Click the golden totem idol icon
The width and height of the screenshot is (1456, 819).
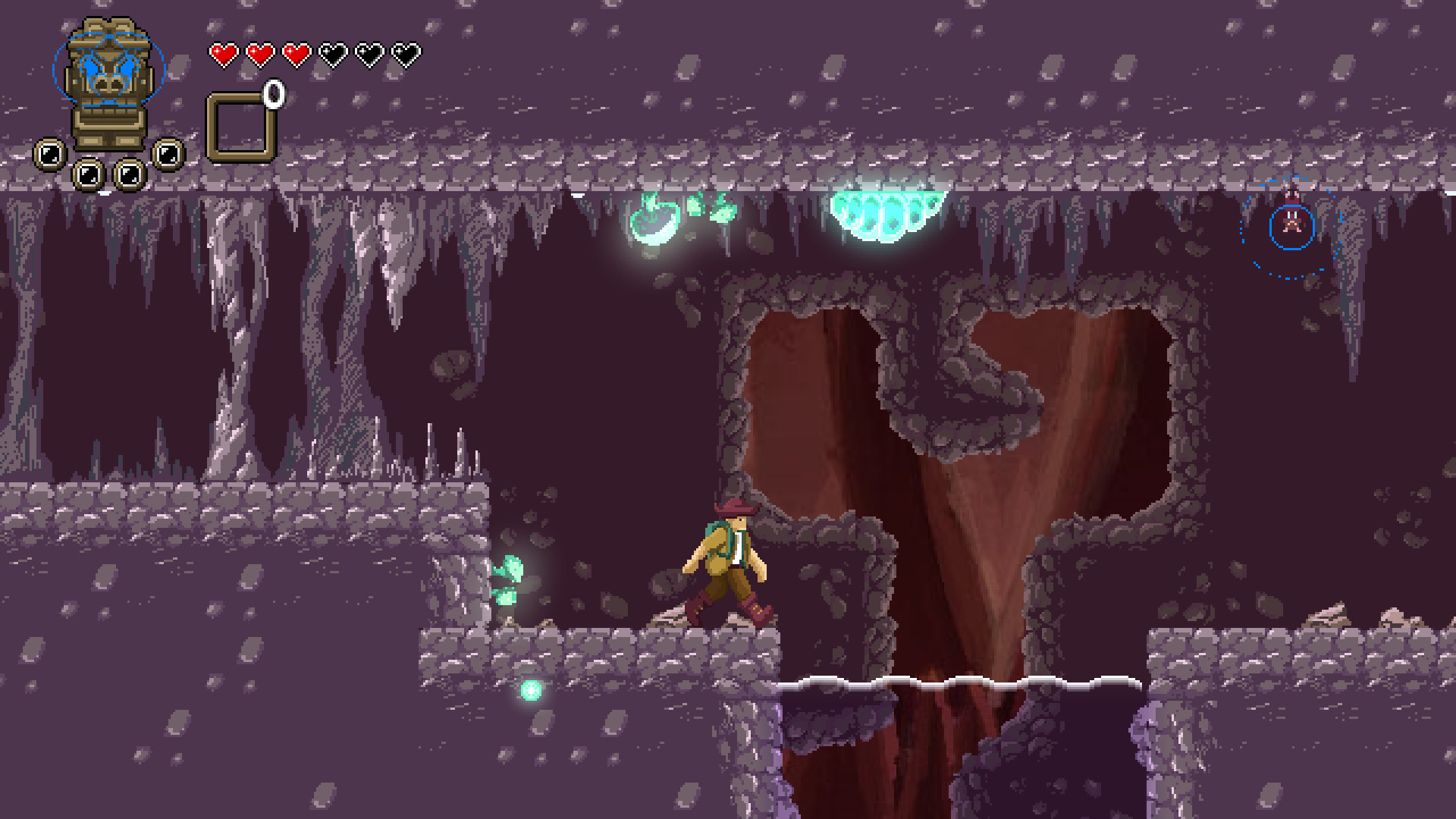coord(108,83)
